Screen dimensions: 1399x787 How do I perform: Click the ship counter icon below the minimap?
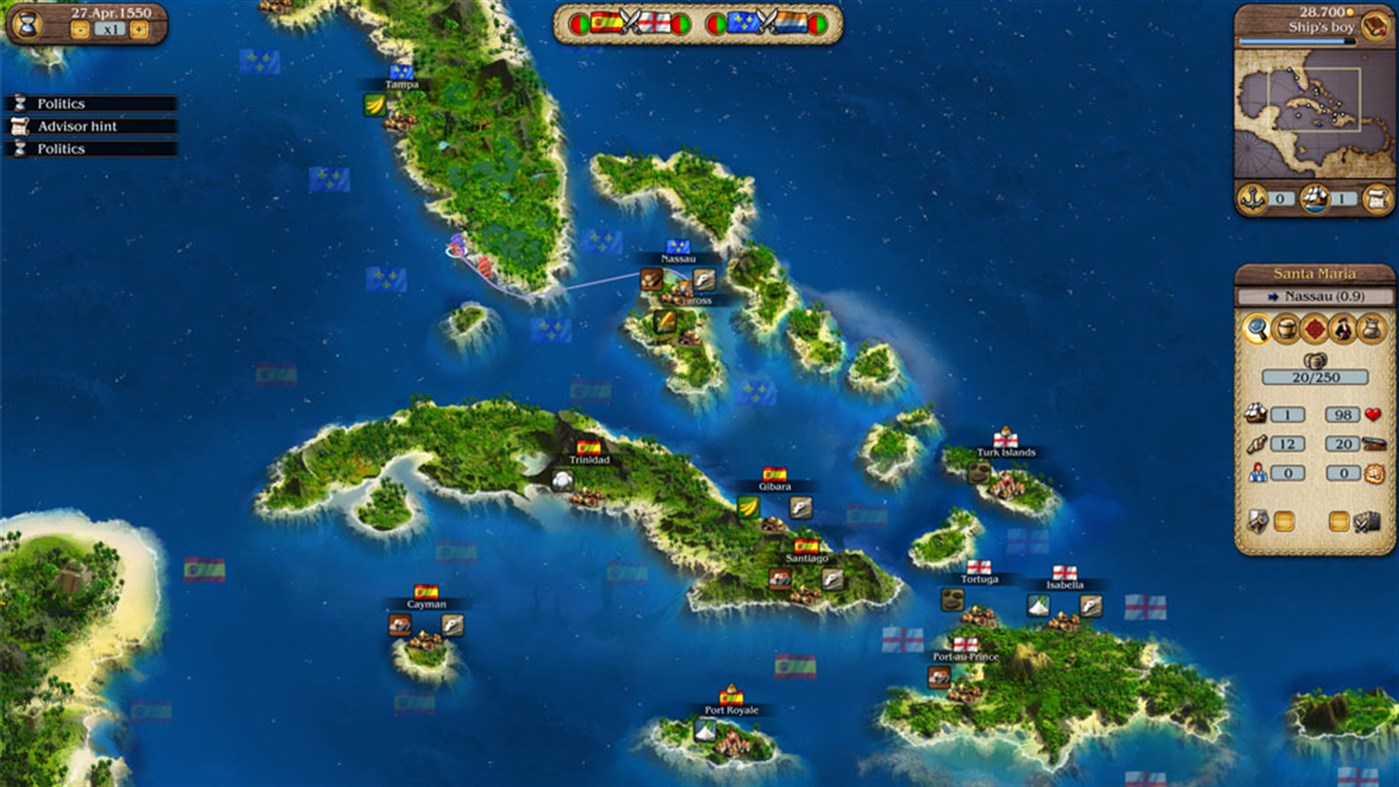tap(1316, 199)
